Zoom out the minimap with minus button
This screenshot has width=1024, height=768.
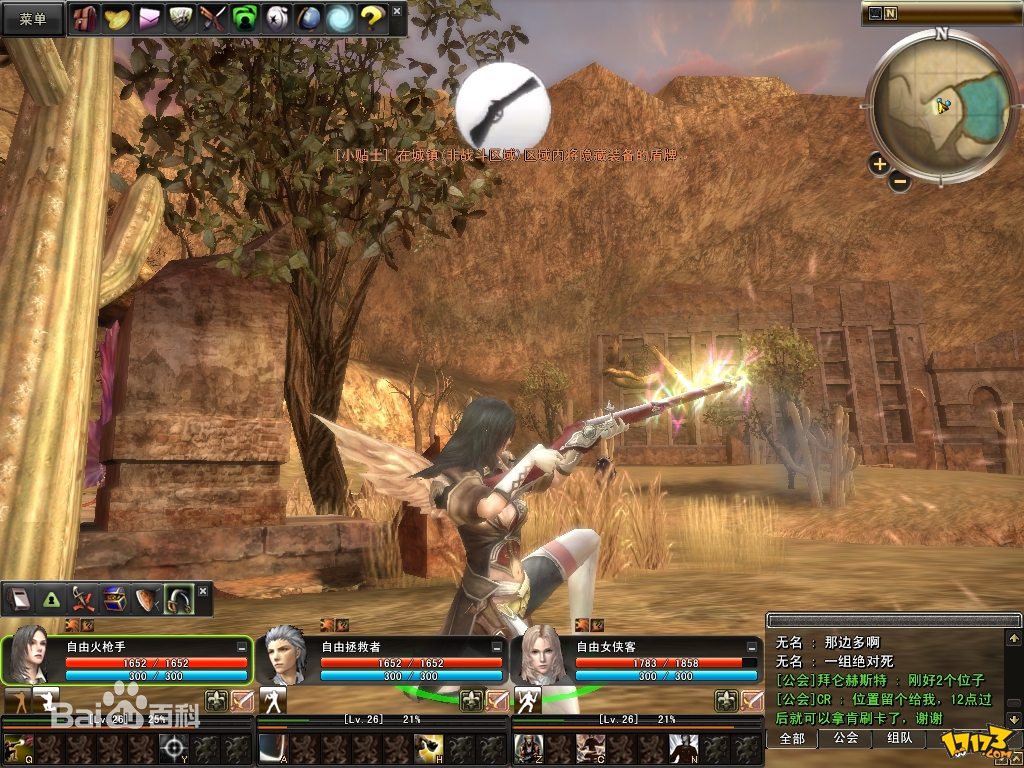click(900, 181)
